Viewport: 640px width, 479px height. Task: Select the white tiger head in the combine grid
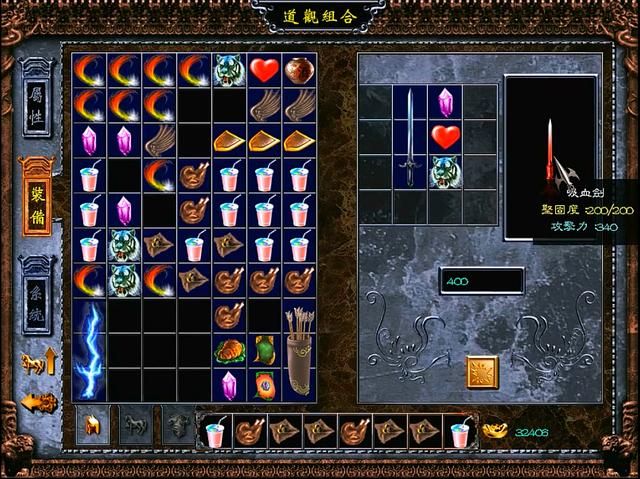pos(445,172)
